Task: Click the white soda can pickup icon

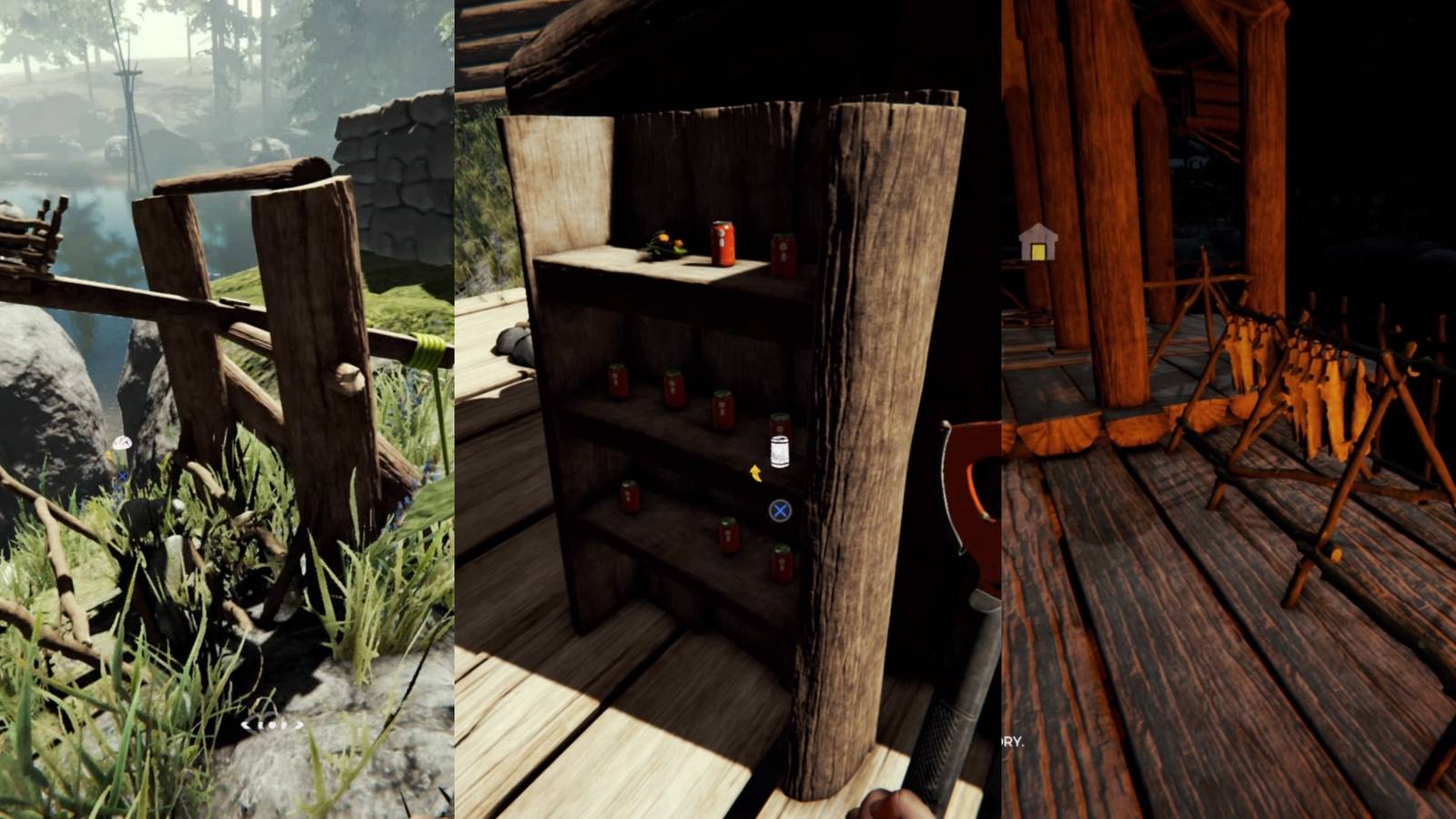Action: (x=781, y=450)
